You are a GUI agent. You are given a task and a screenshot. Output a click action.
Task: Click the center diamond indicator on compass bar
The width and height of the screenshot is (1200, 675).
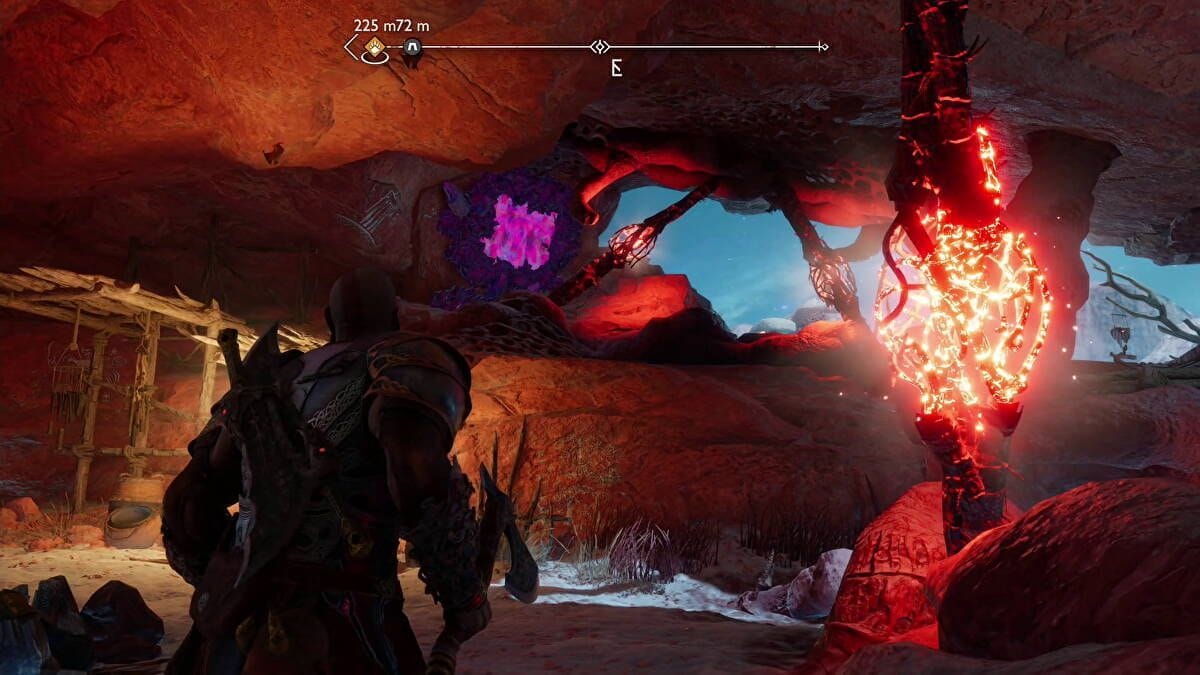pos(599,46)
